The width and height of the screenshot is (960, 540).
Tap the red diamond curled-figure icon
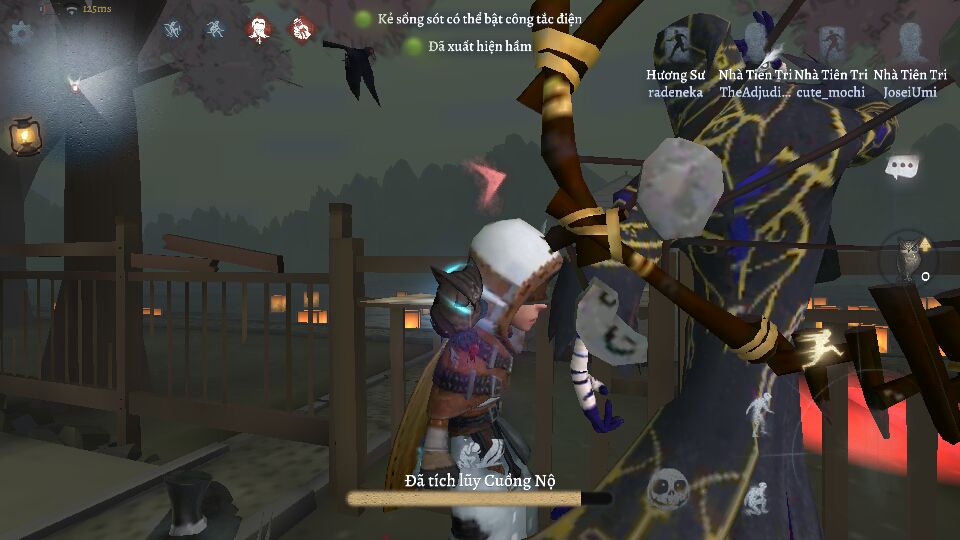(300, 30)
